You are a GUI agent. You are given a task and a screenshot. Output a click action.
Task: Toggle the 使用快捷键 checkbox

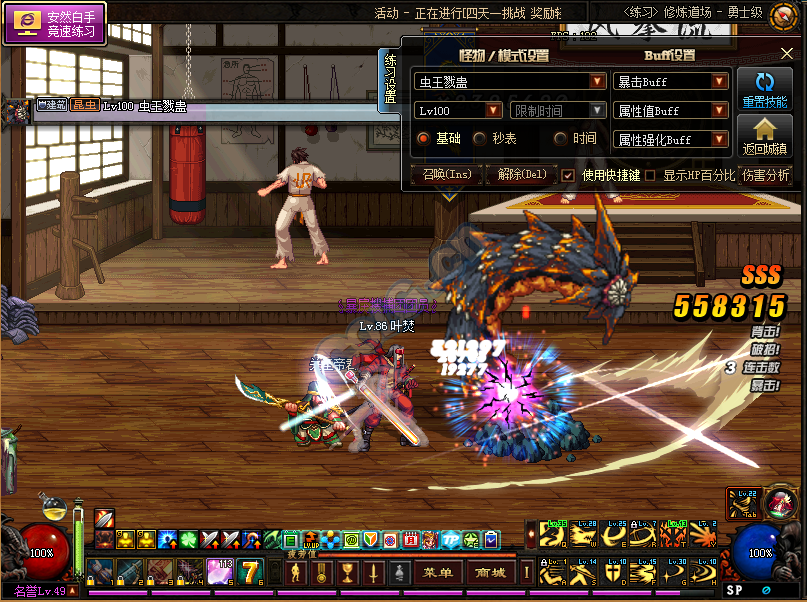(568, 175)
